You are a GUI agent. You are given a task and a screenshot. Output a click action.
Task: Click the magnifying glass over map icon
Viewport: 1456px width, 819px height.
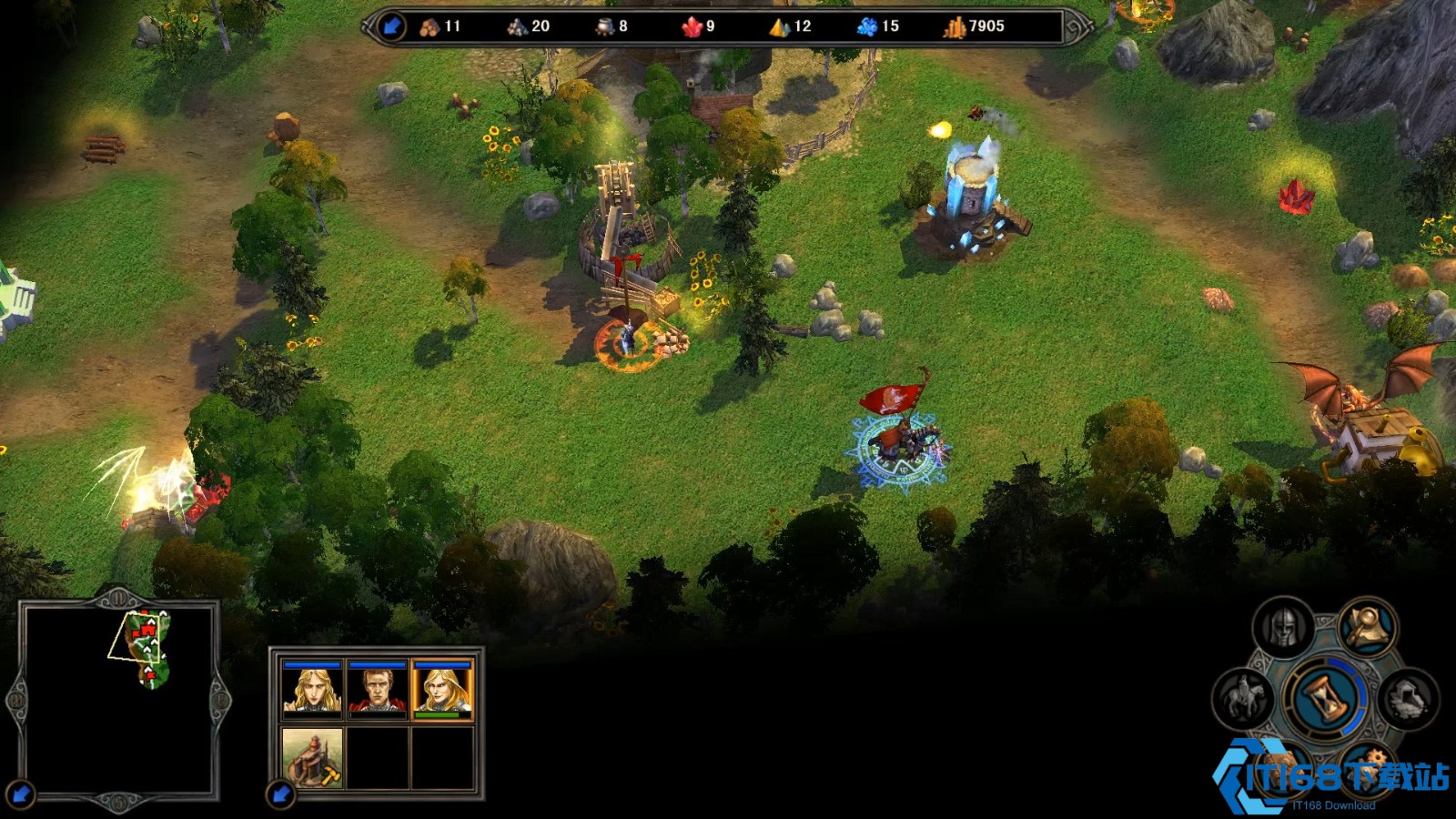1367,626
